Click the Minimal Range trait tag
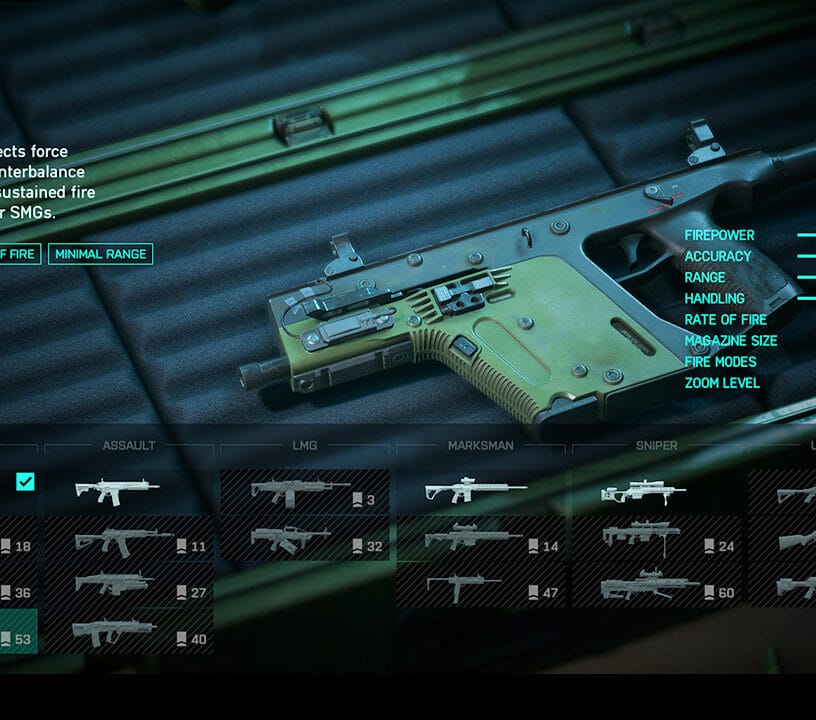The image size is (816, 720). point(100,254)
